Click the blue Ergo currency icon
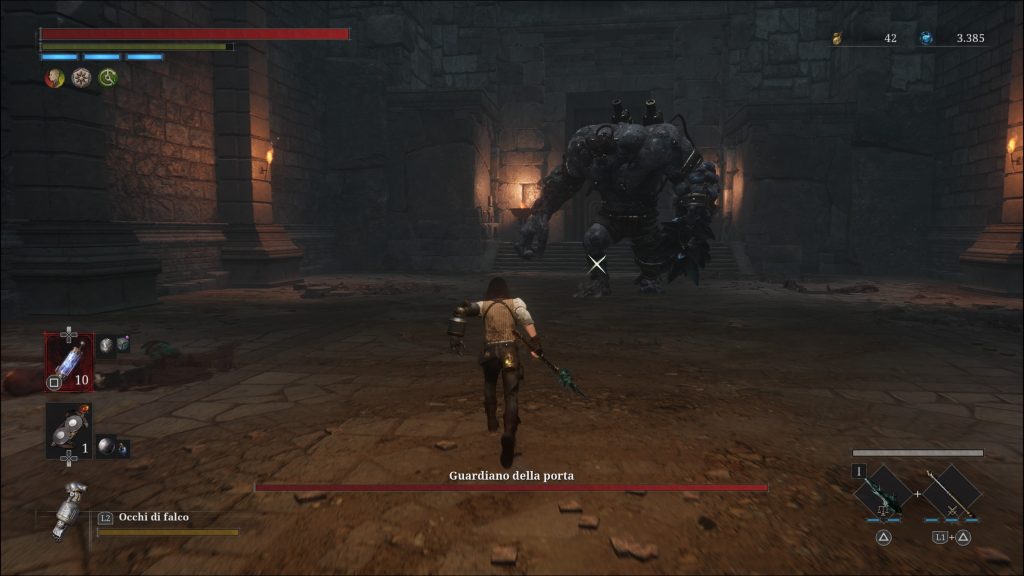Image resolution: width=1024 pixels, height=576 pixels. point(926,38)
